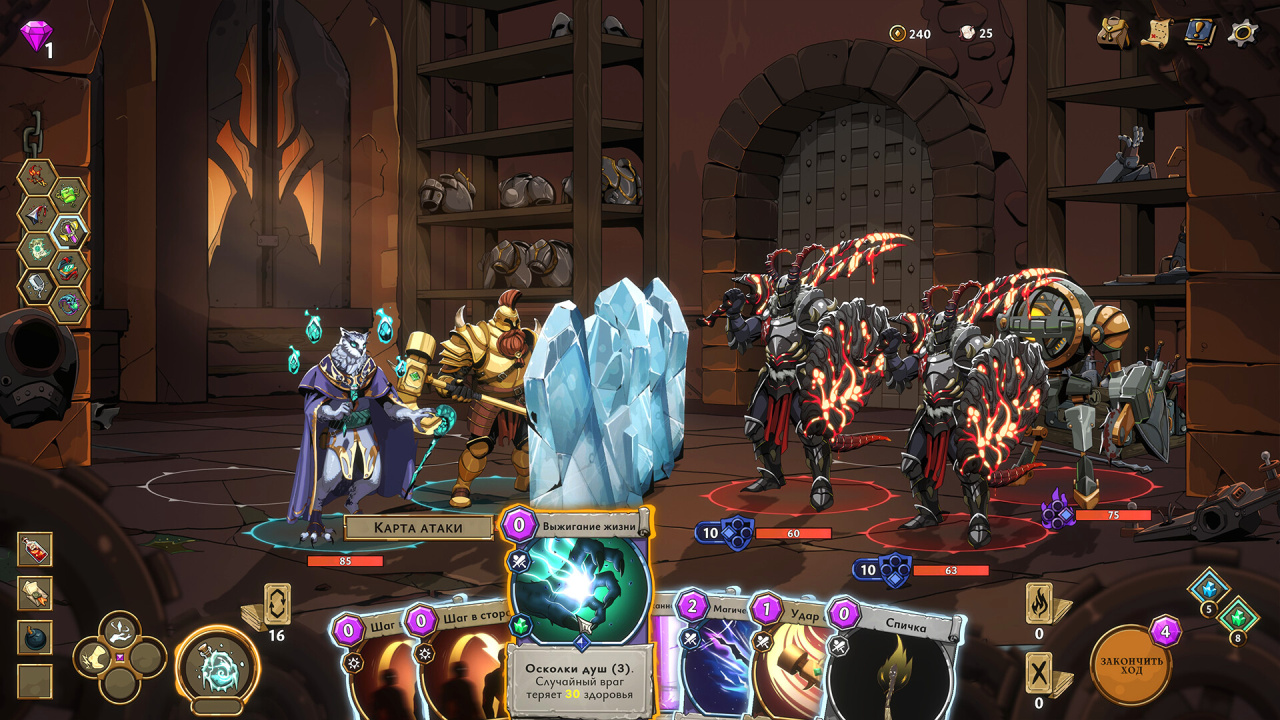The width and height of the screenshot is (1280, 720).
Task: Use the red potion bottle item
Action: (35, 549)
